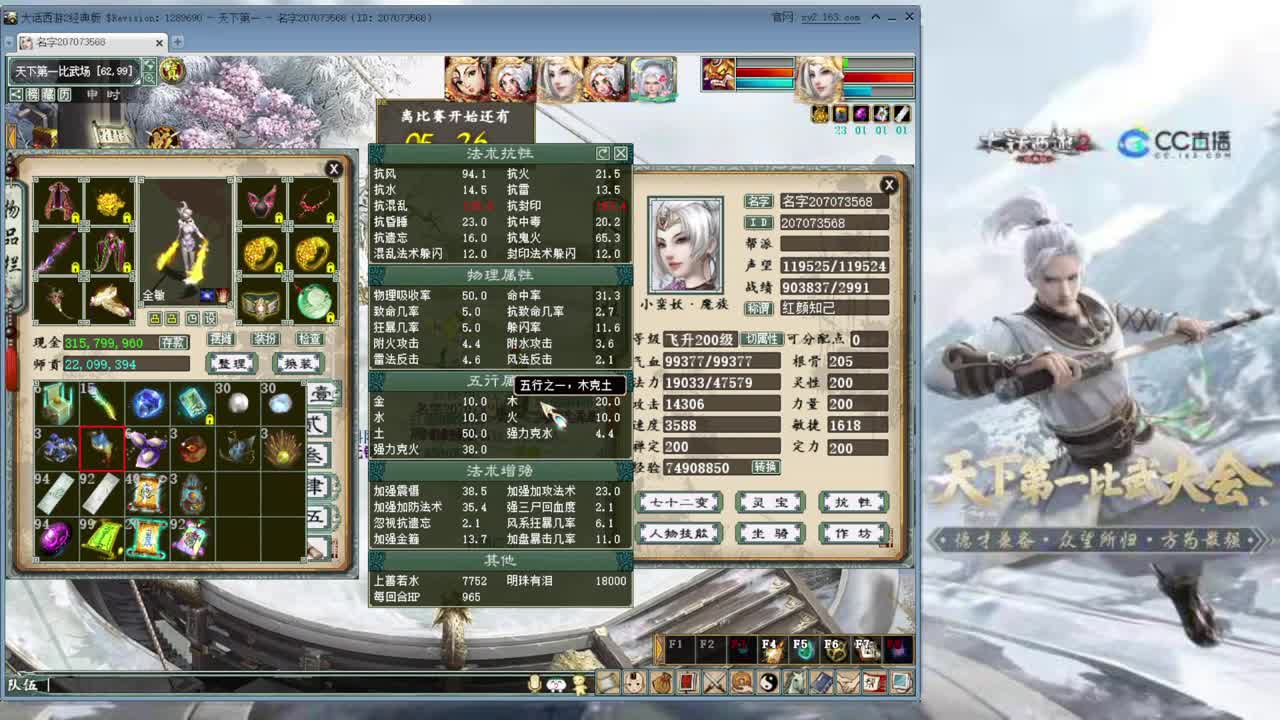Open the baby face icon on bottom toolbar
This screenshot has height=720, width=1280.
(x=634, y=682)
